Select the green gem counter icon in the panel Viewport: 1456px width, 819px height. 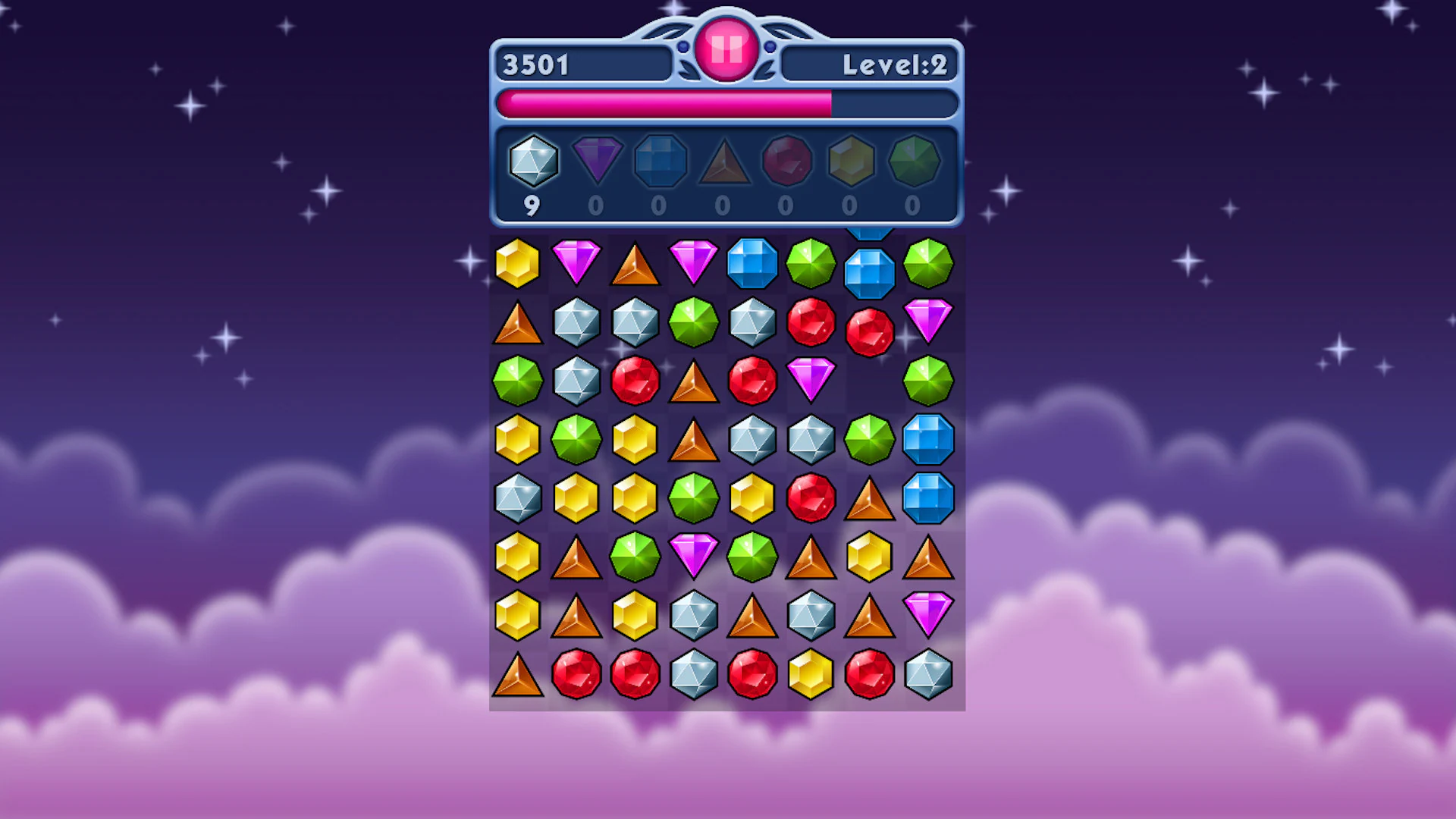[x=914, y=161]
